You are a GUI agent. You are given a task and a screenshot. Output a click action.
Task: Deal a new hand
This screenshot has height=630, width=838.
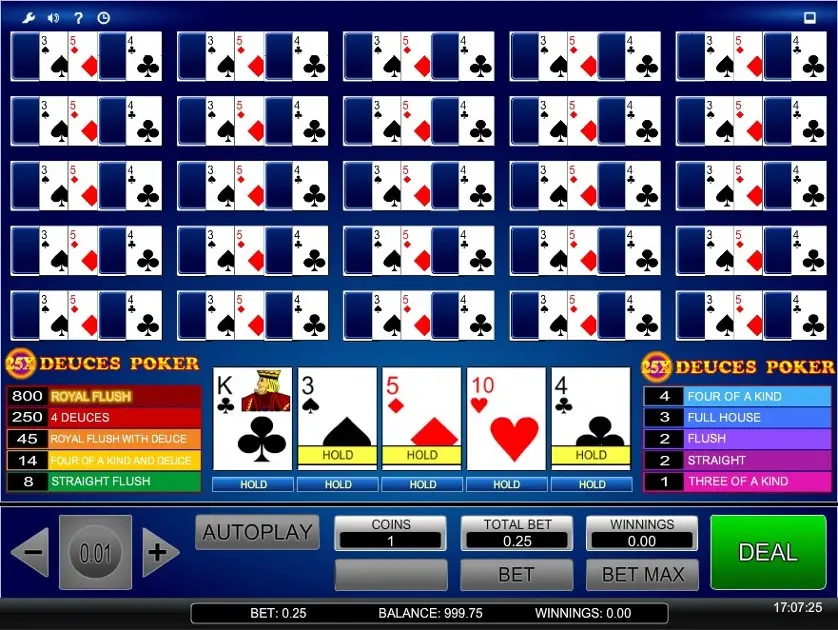click(x=768, y=552)
